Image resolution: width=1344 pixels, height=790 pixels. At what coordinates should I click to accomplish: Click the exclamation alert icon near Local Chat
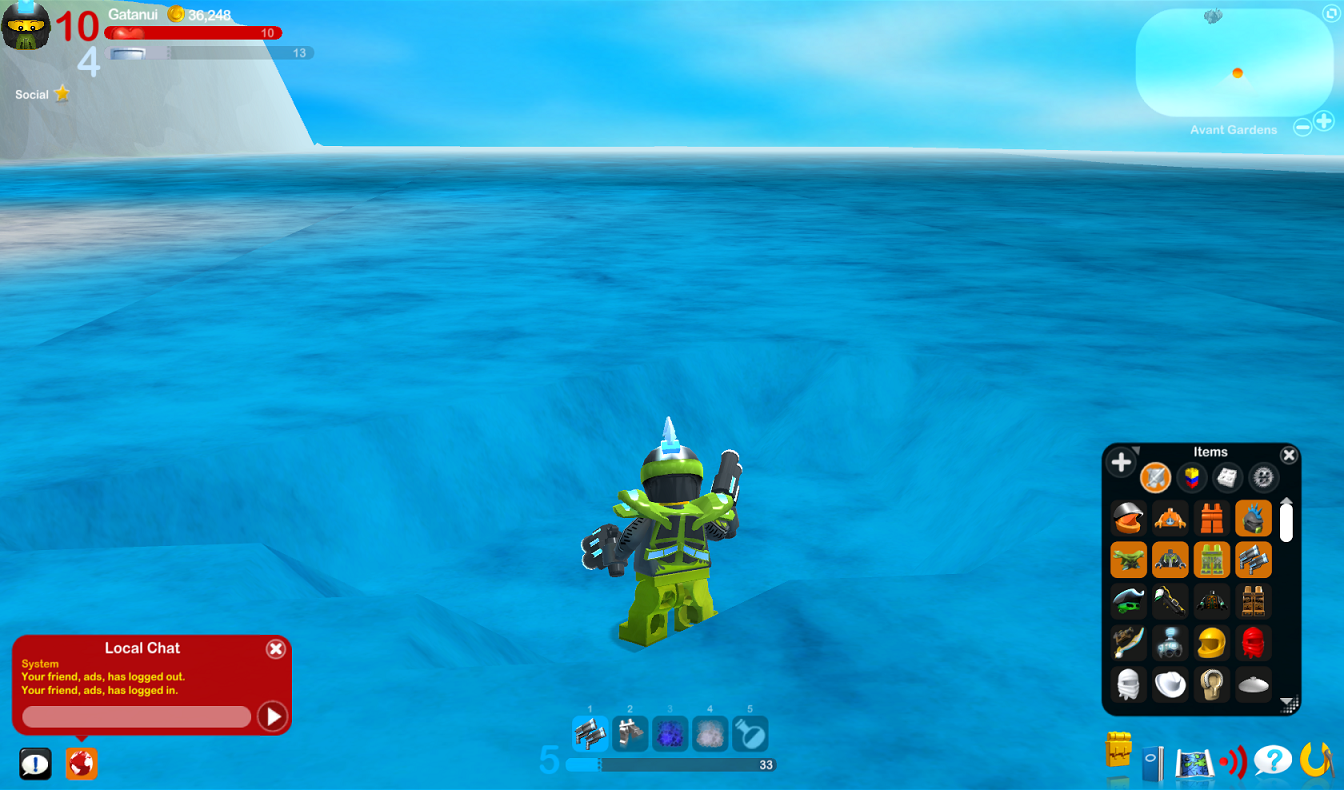37,763
